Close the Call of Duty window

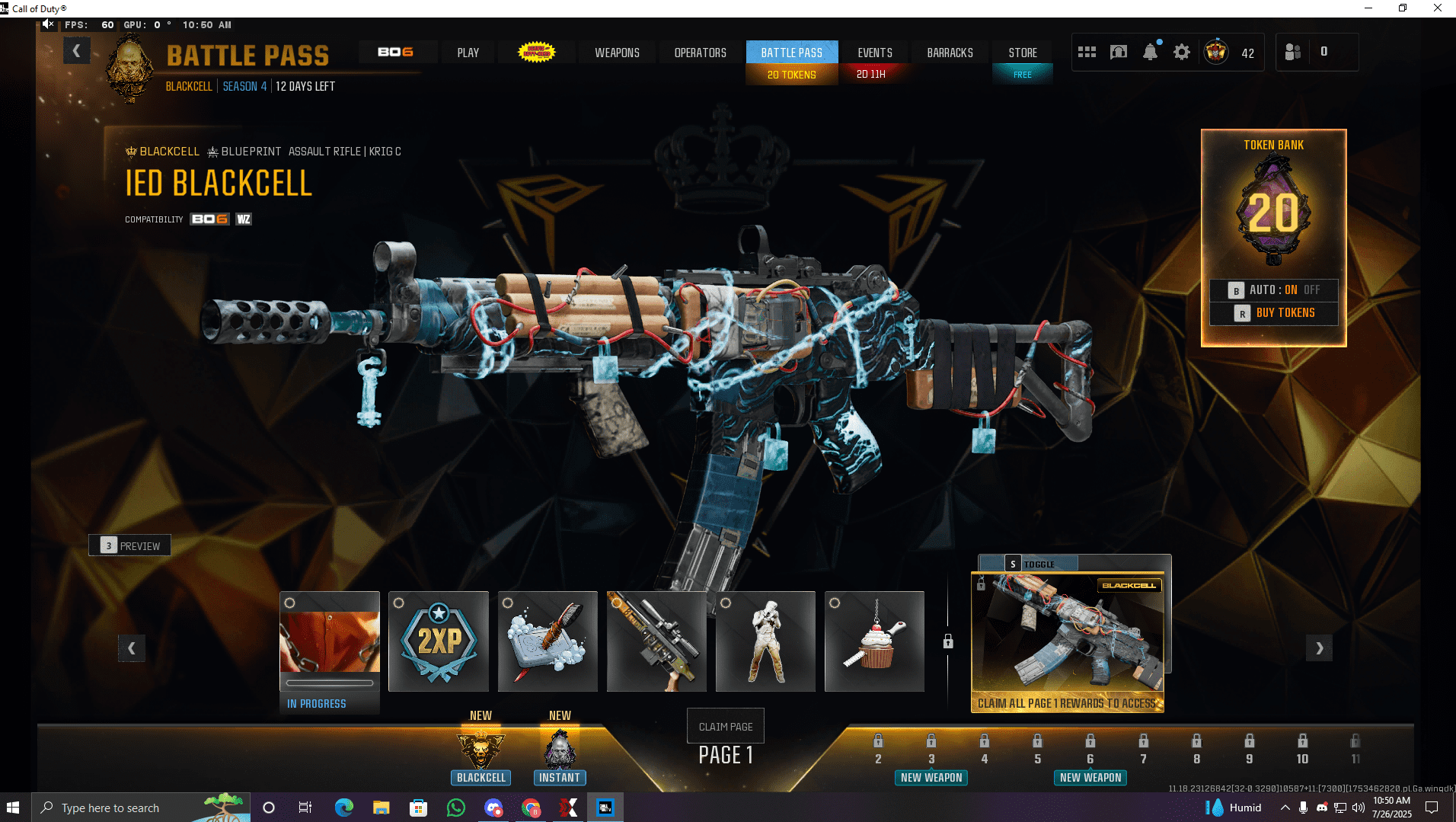[x=1437, y=8]
